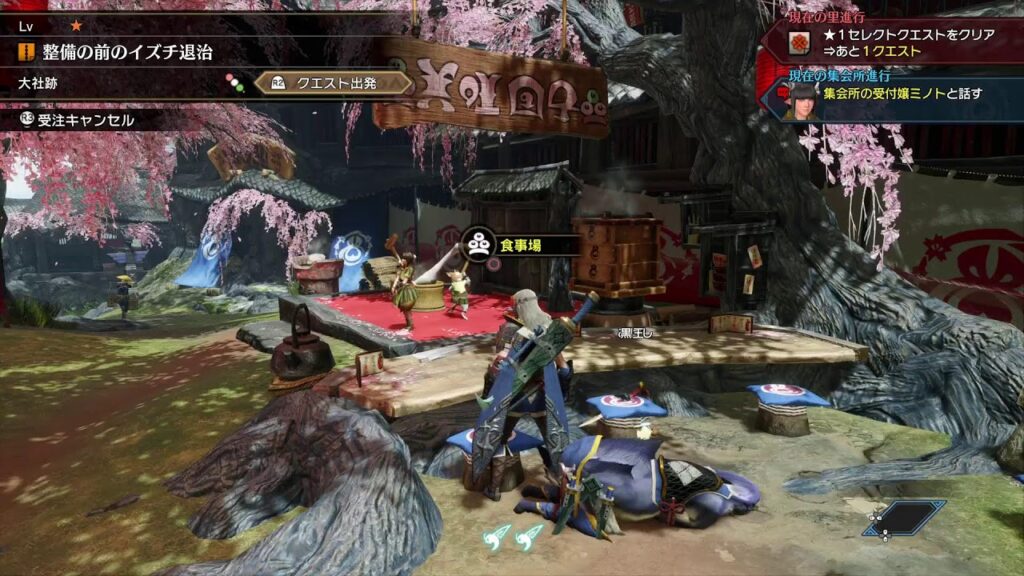
Task: Click the 大社跡 quest location label
Action: coord(38,83)
